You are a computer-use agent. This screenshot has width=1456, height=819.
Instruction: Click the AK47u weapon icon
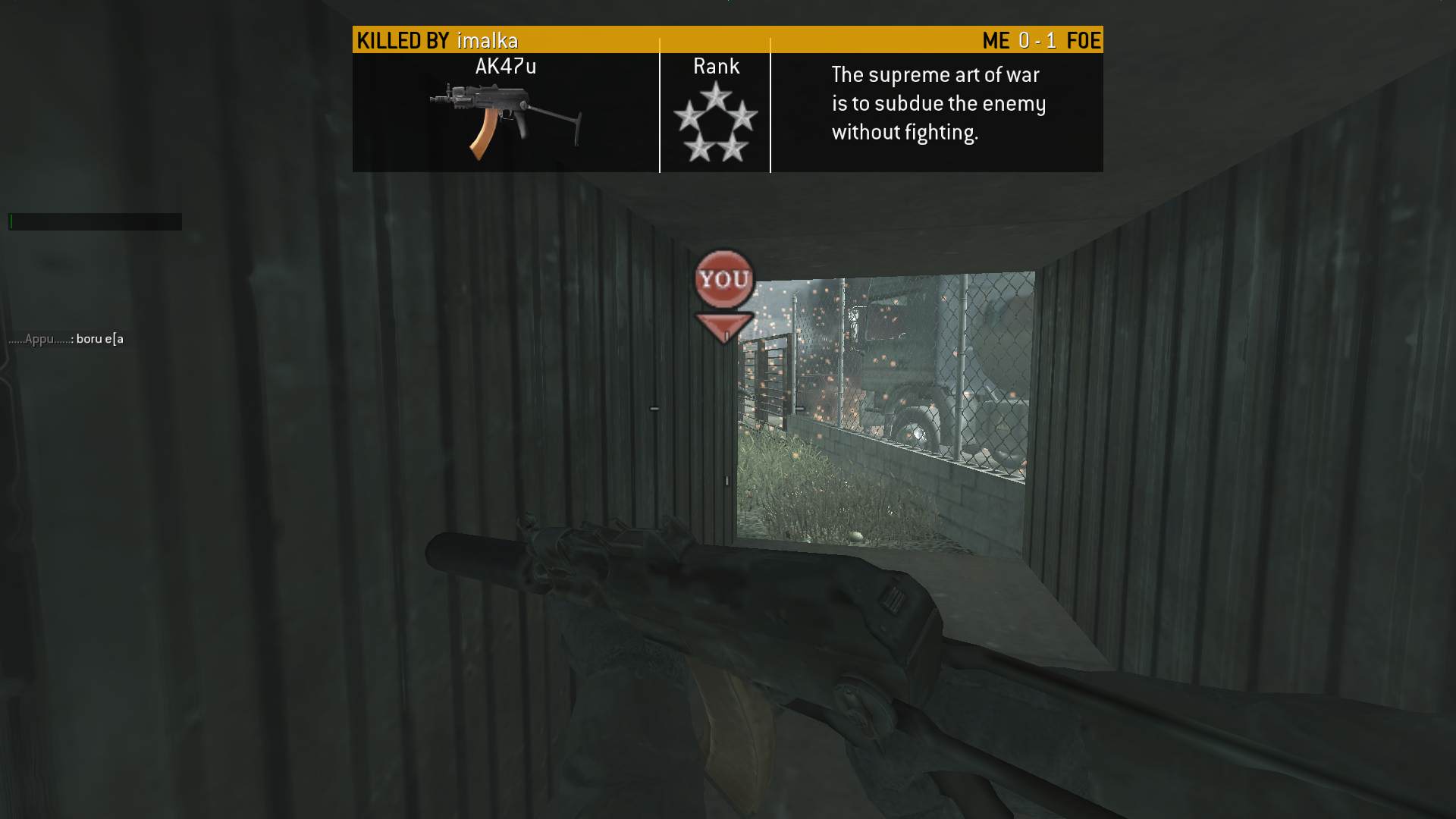505,120
